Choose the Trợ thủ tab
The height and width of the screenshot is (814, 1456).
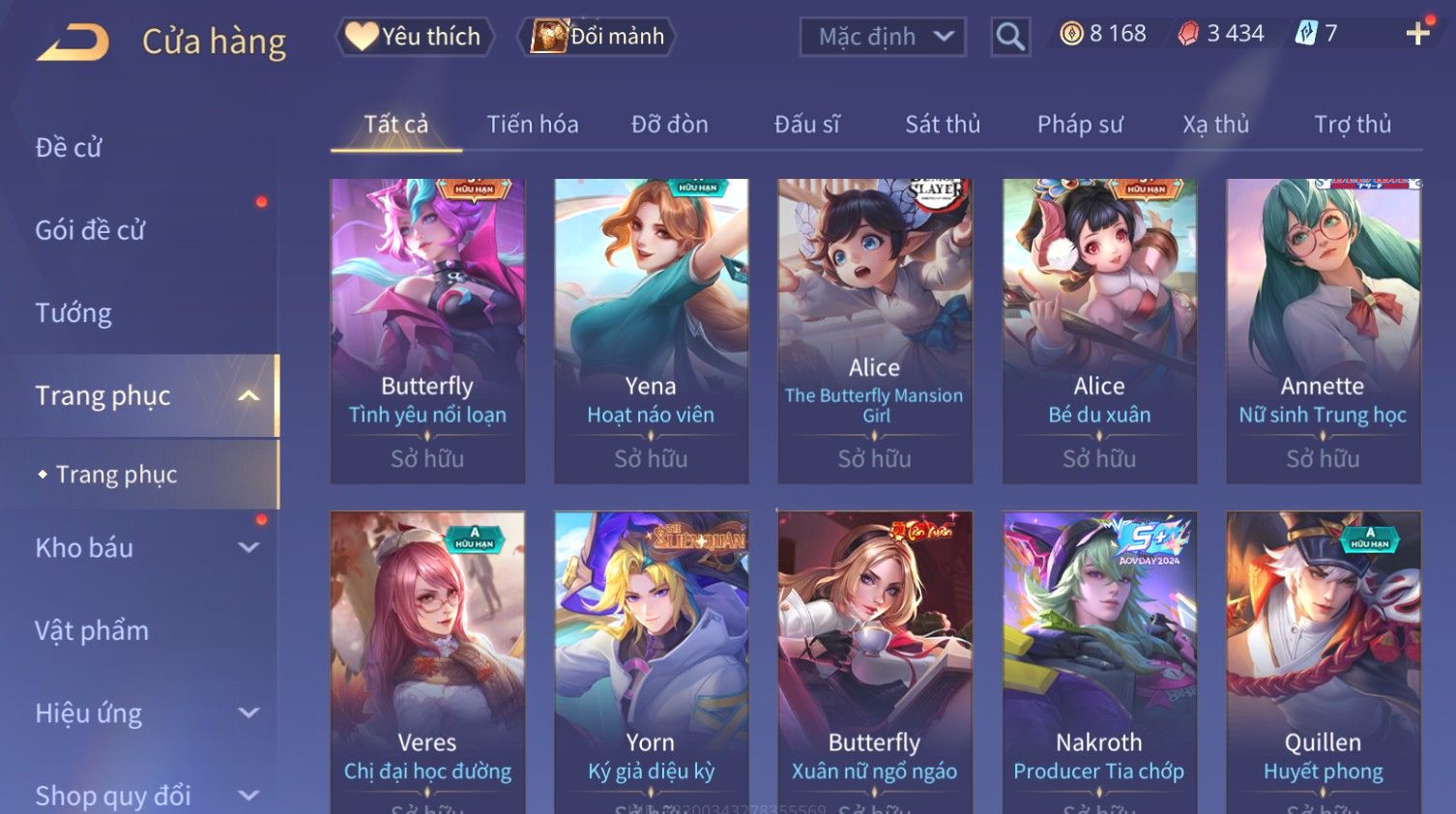coord(1352,125)
